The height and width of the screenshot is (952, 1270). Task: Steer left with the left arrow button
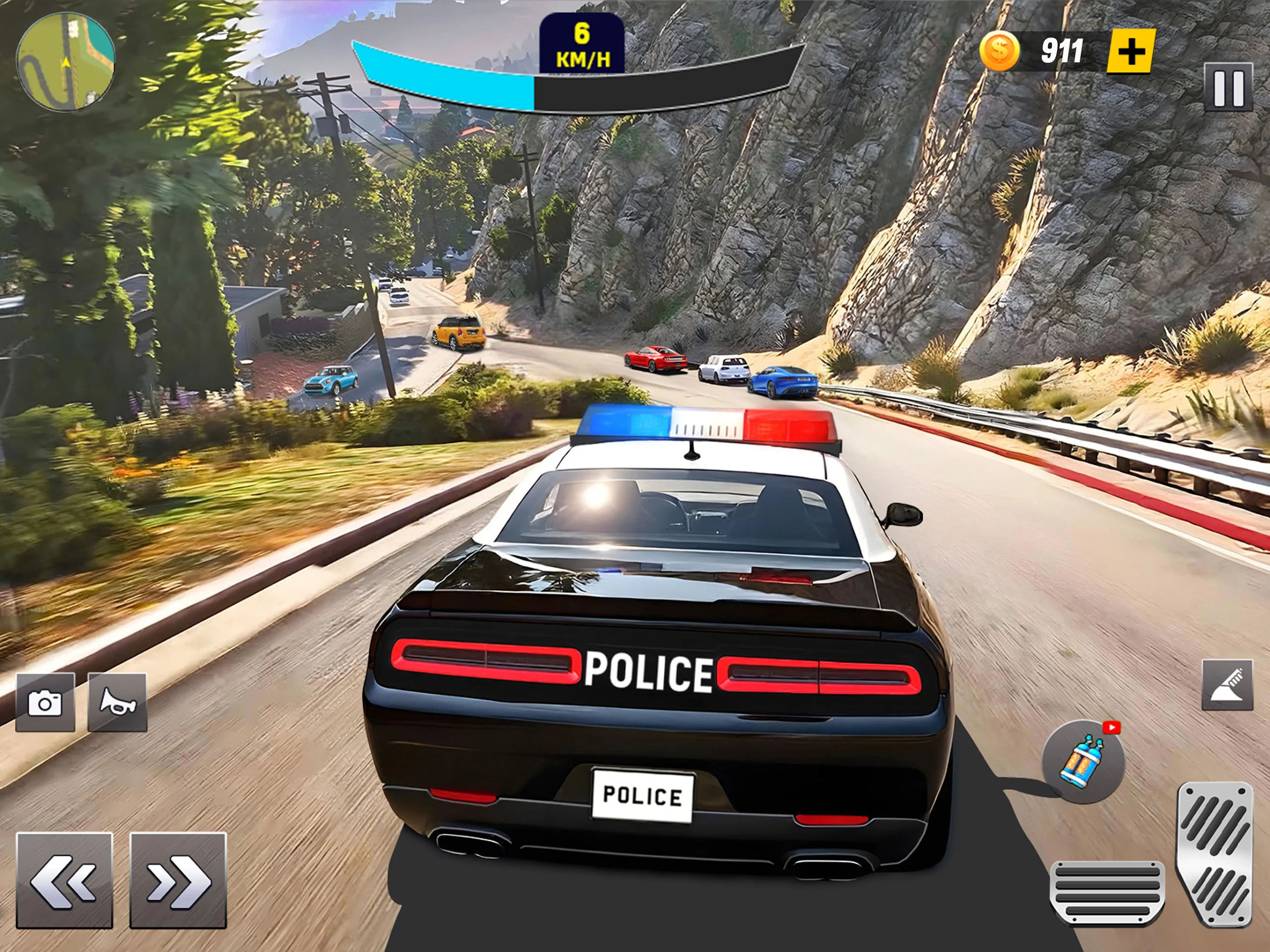[x=63, y=880]
